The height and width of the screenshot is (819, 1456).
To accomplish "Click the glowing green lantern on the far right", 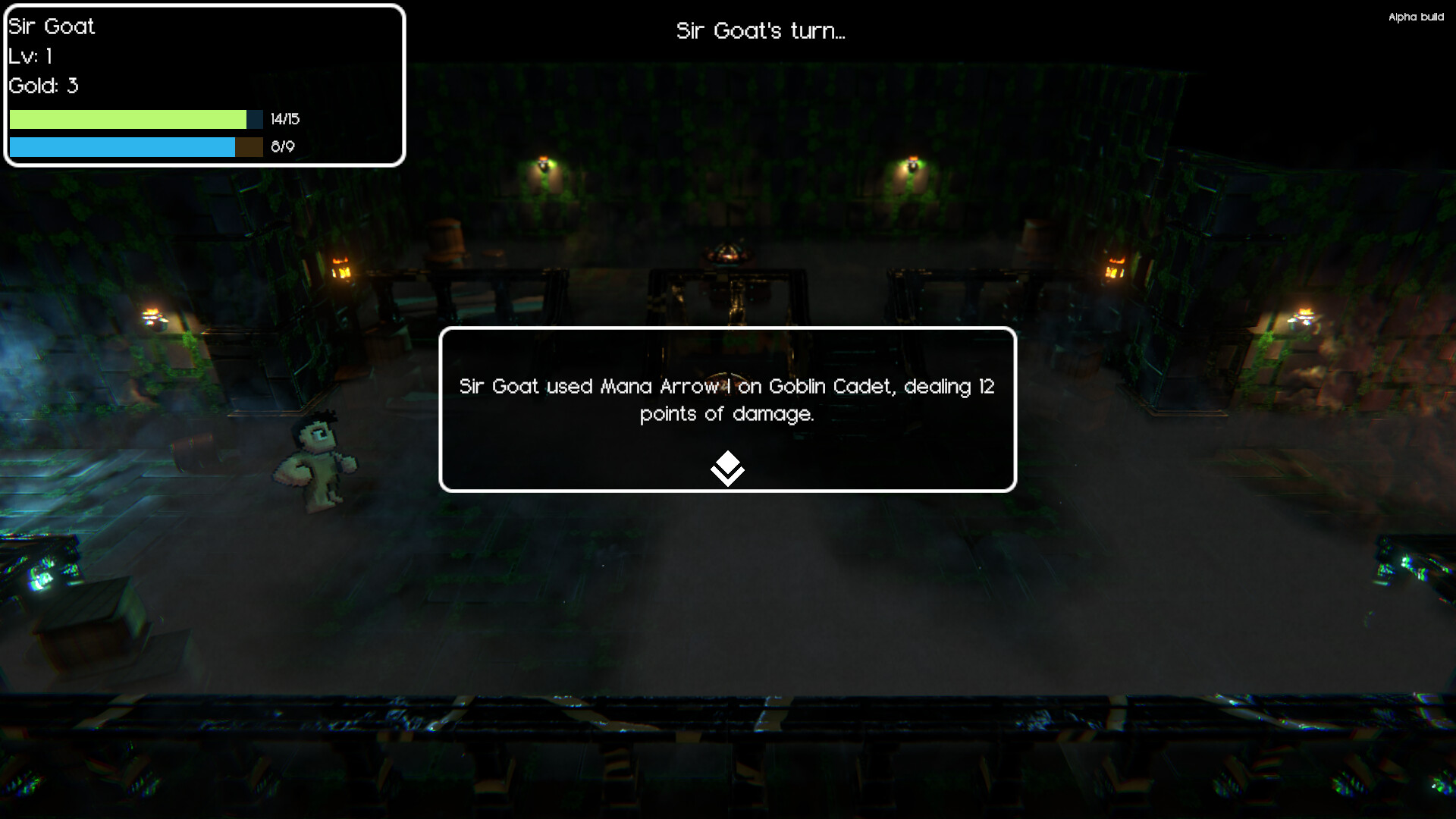I will 1303,315.
